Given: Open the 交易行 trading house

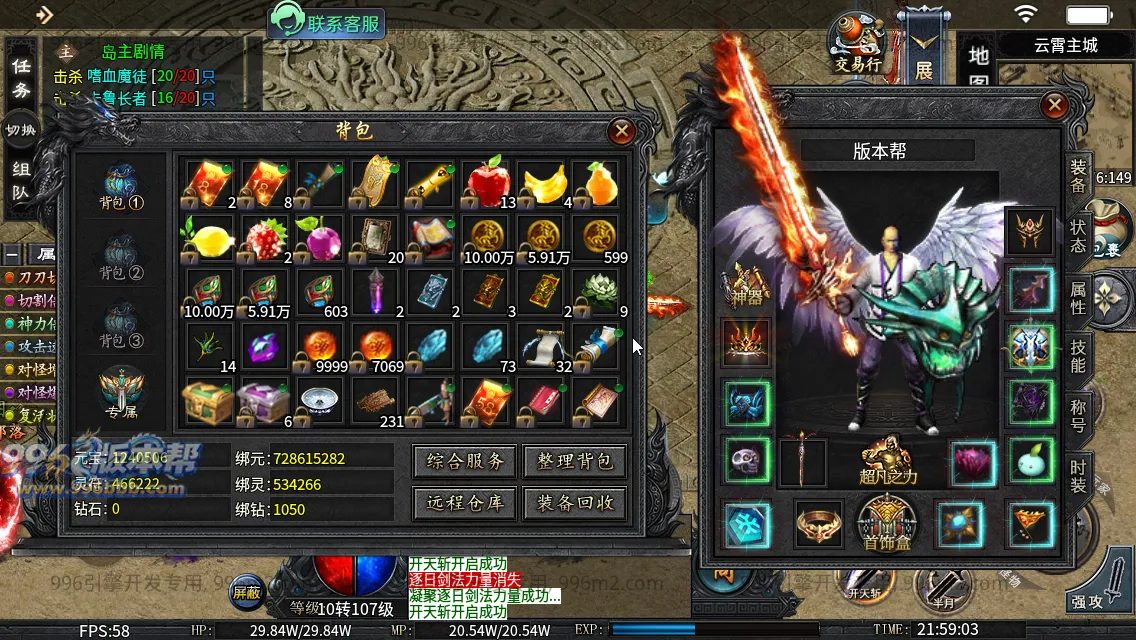Looking at the screenshot, I should point(857,42).
